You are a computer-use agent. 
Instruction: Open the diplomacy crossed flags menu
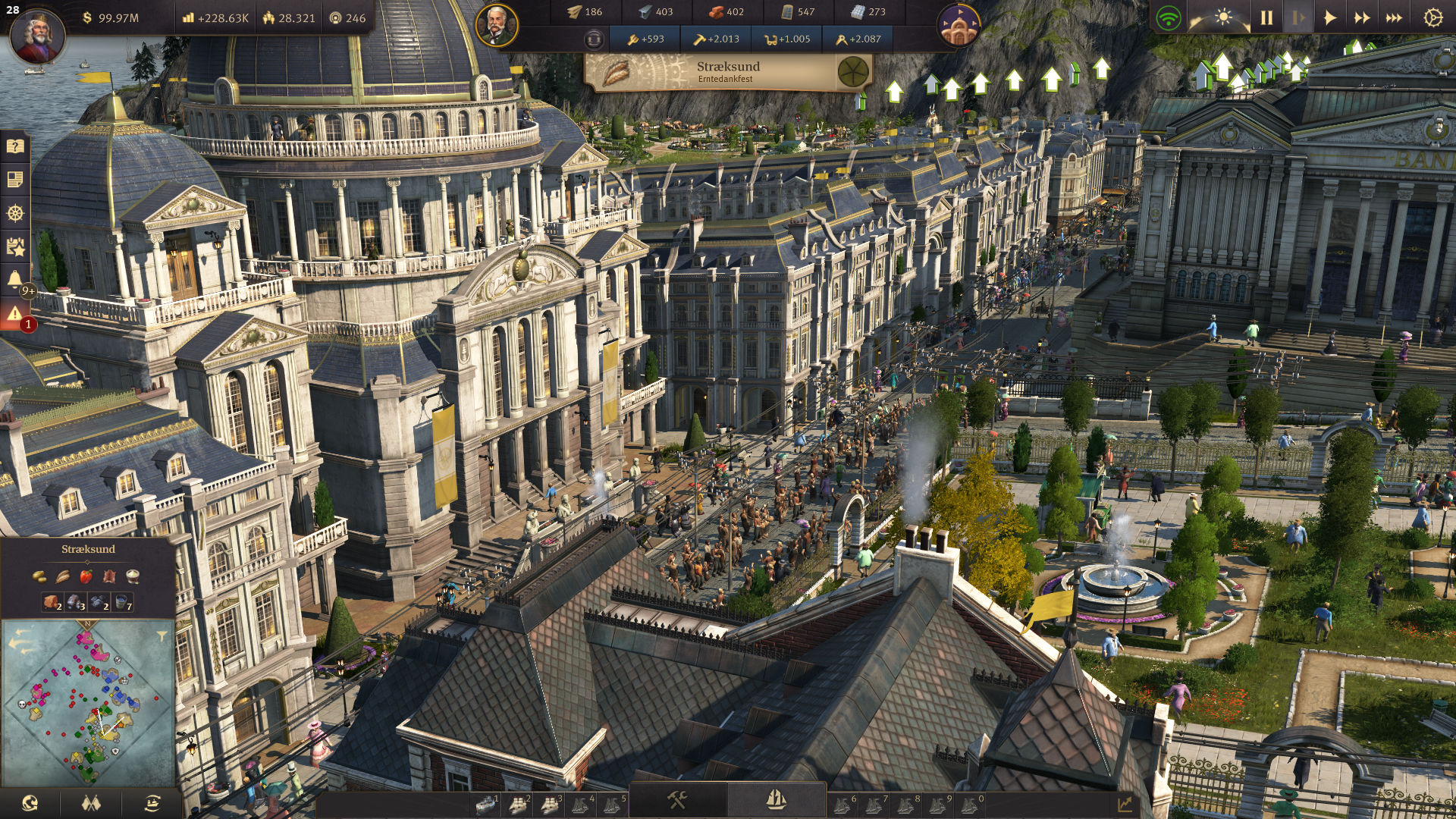pyautogui.click(x=91, y=803)
